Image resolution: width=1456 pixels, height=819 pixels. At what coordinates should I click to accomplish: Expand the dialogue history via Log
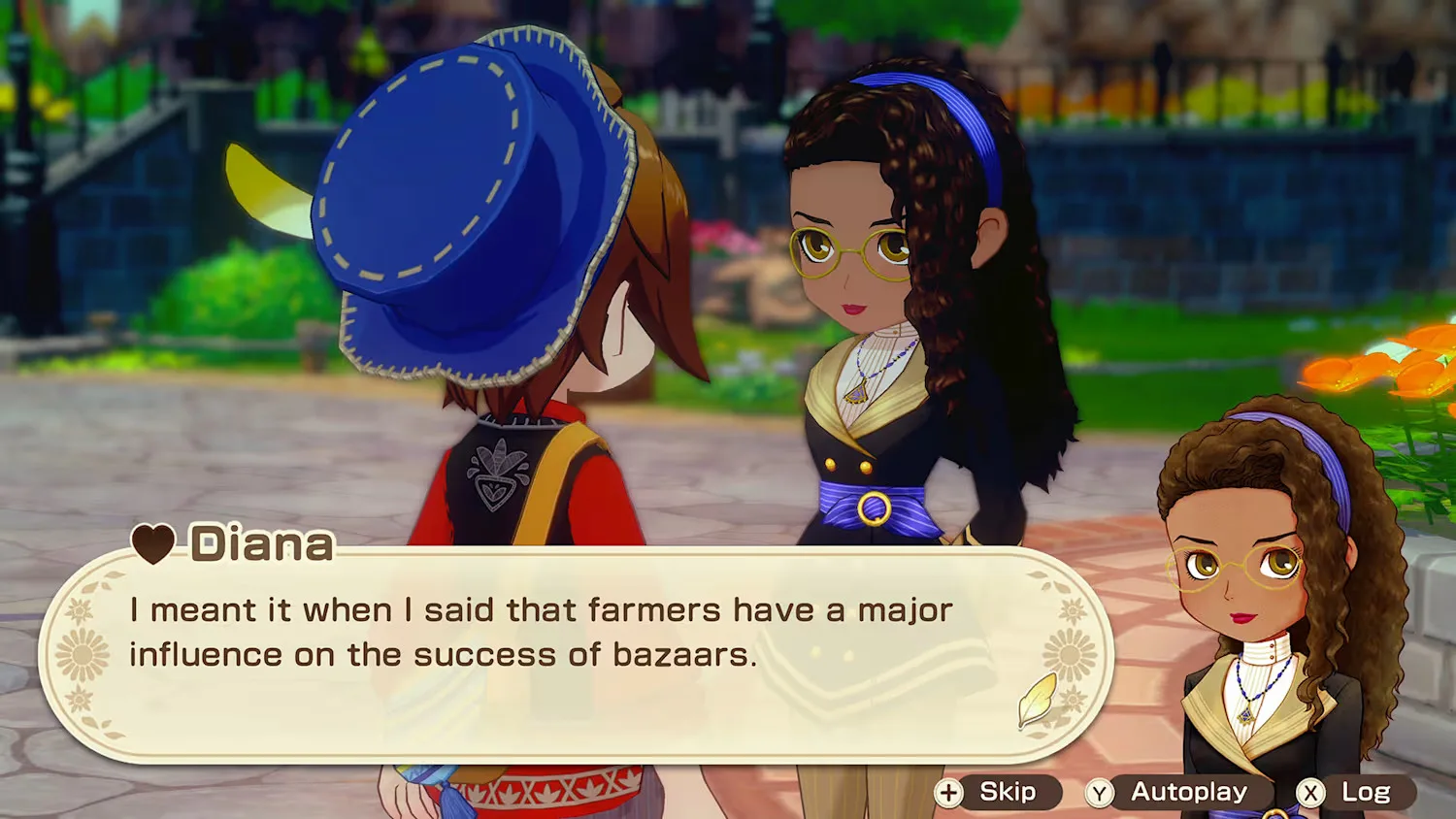click(1366, 793)
